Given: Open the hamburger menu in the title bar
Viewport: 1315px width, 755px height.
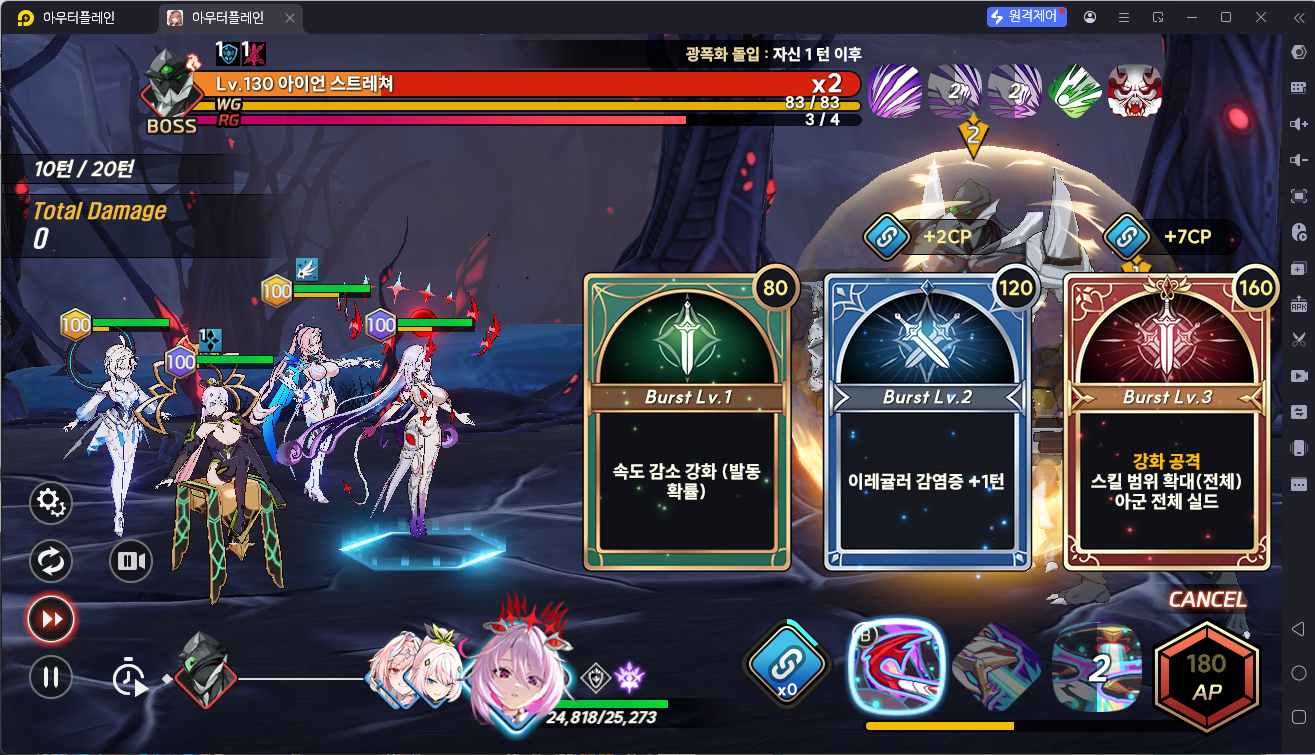Looking at the screenshot, I should (x=1122, y=17).
